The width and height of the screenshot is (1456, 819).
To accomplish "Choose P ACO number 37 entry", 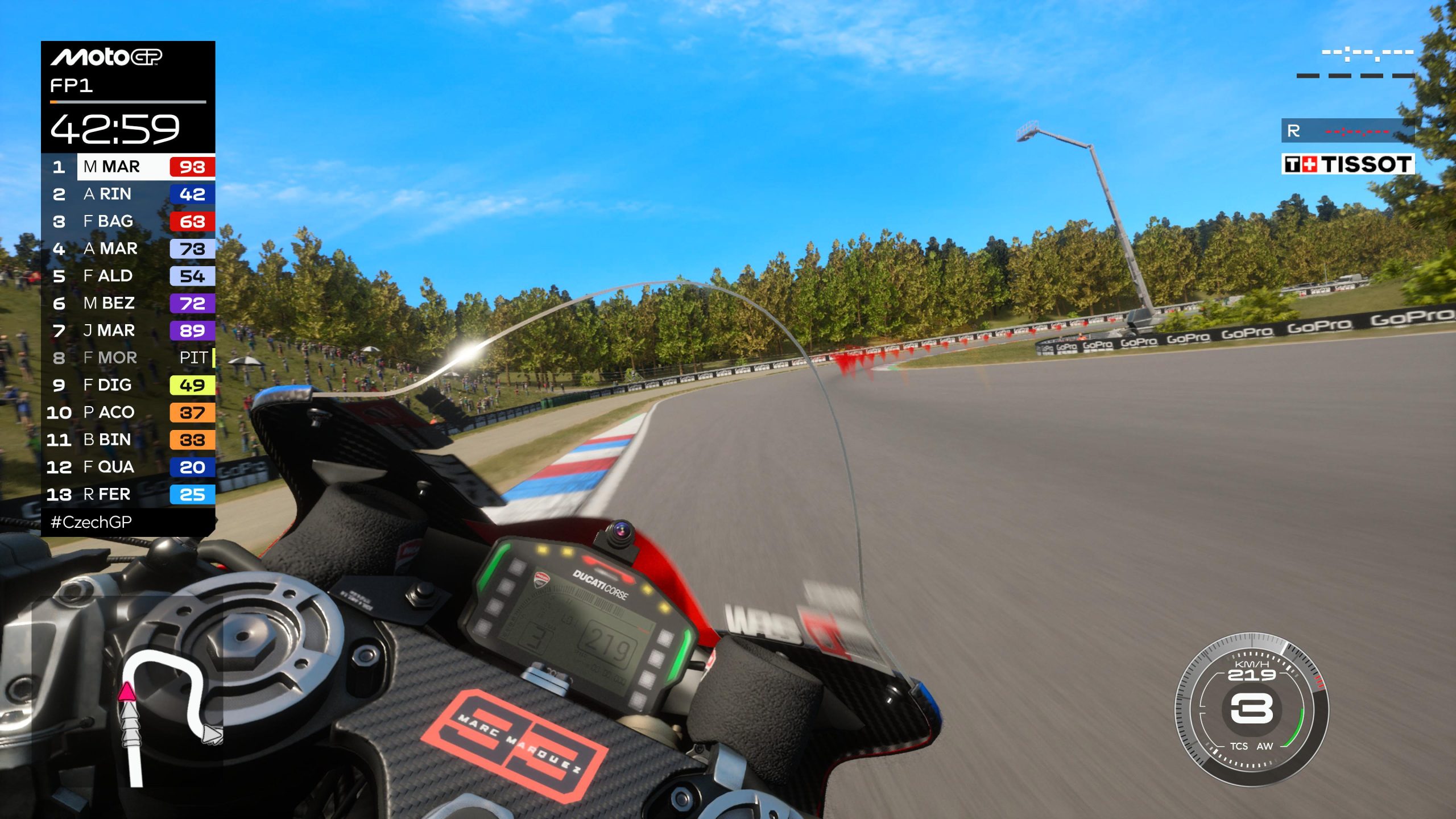I will click(x=129, y=412).
